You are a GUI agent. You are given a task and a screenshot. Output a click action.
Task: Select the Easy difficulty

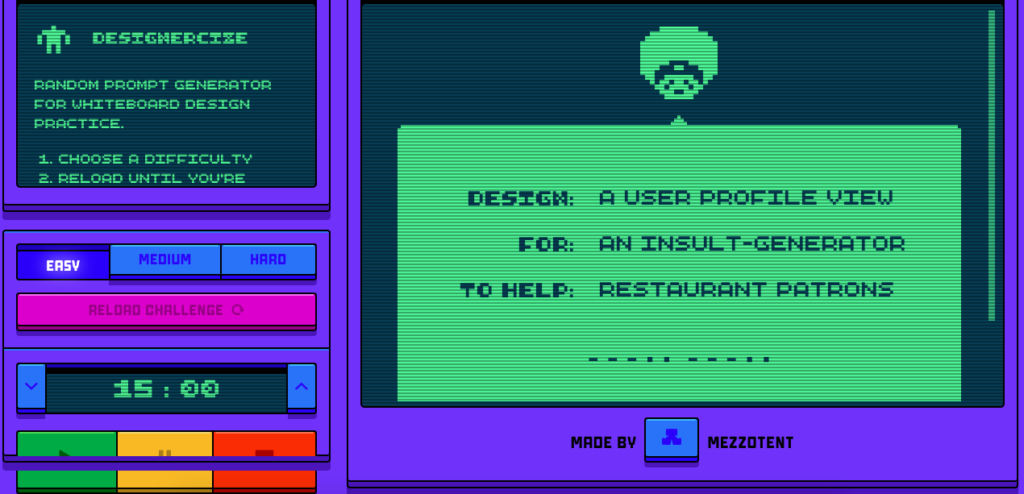coord(63,261)
